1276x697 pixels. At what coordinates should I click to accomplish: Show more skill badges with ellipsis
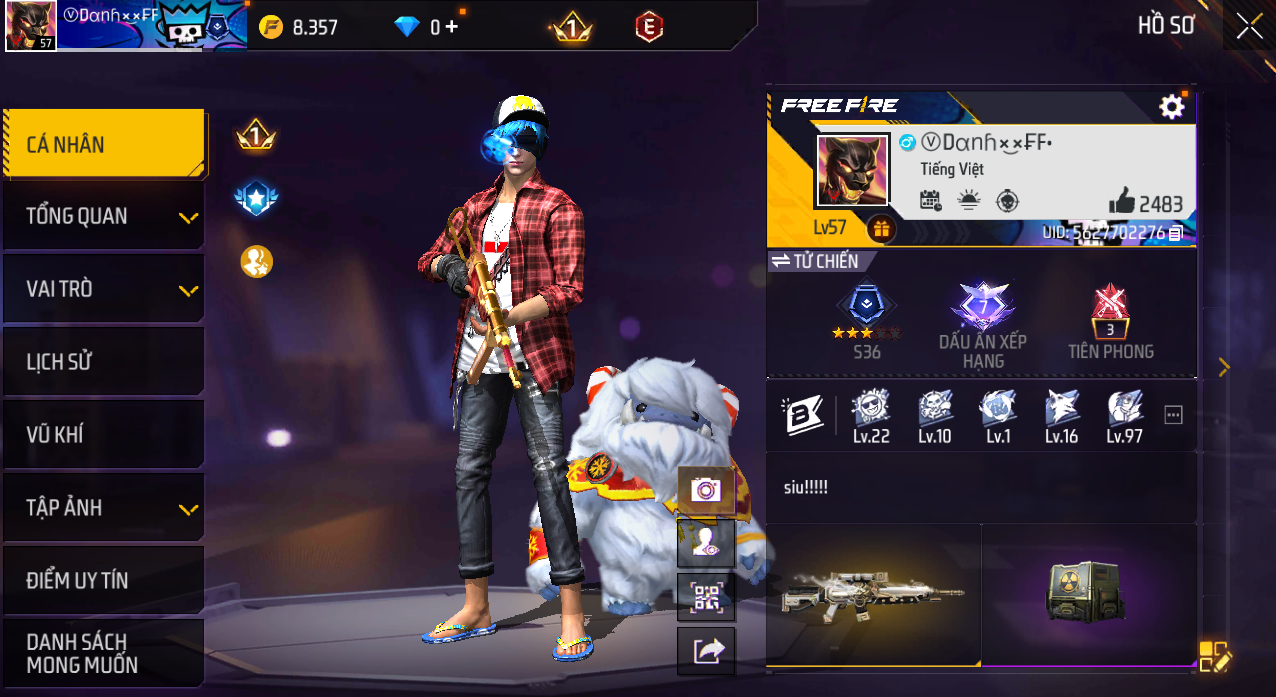1173,415
